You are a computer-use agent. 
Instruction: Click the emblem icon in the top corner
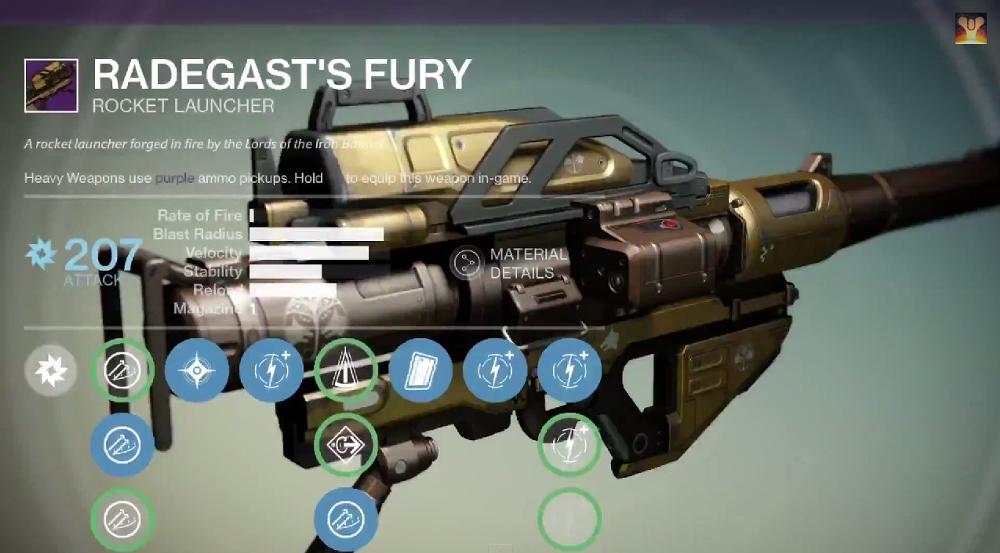pyautogui.click(x=970, y=29)
